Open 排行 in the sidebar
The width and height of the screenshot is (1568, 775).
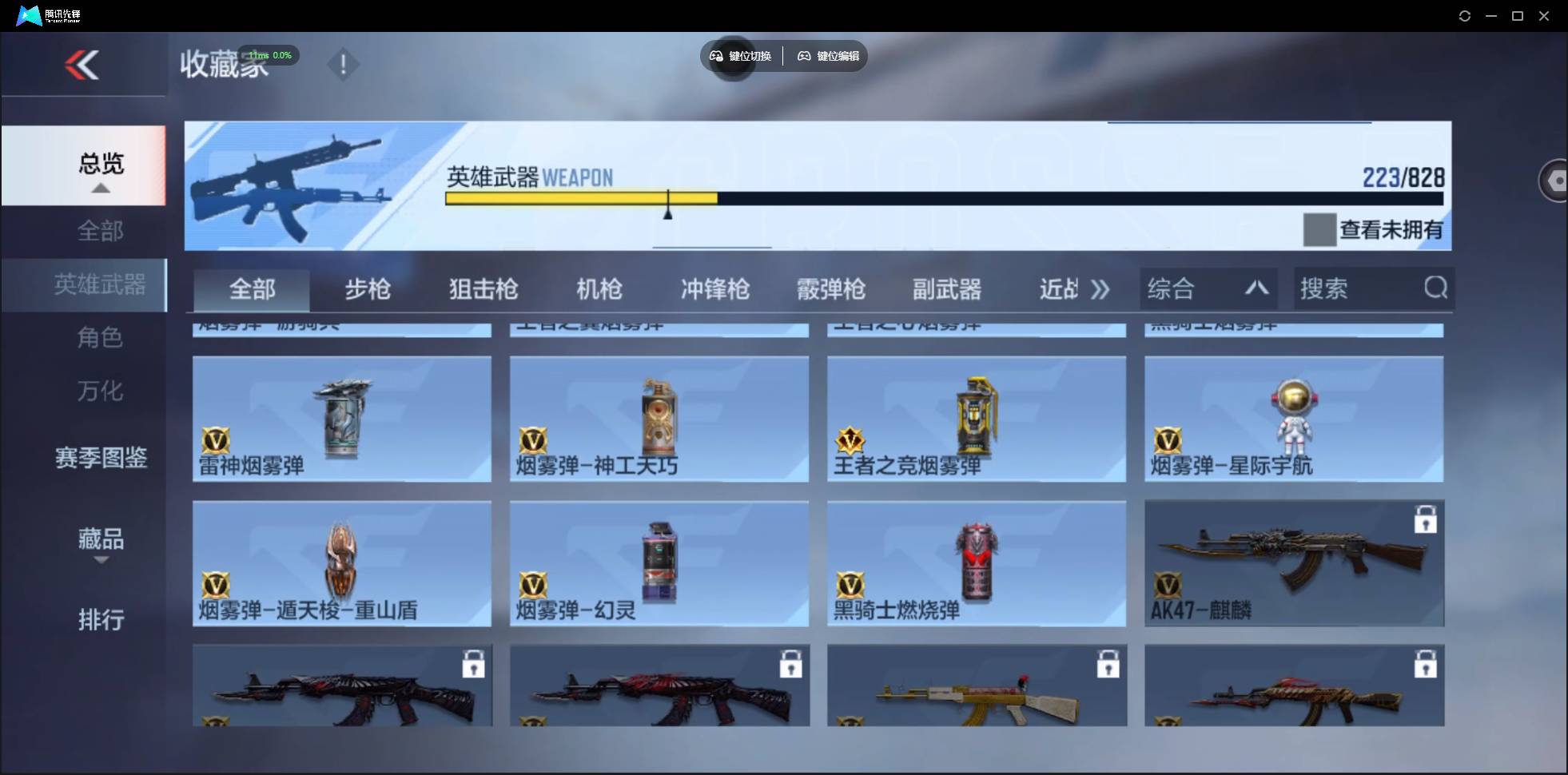pyautogui.click(x=101, y=620)
